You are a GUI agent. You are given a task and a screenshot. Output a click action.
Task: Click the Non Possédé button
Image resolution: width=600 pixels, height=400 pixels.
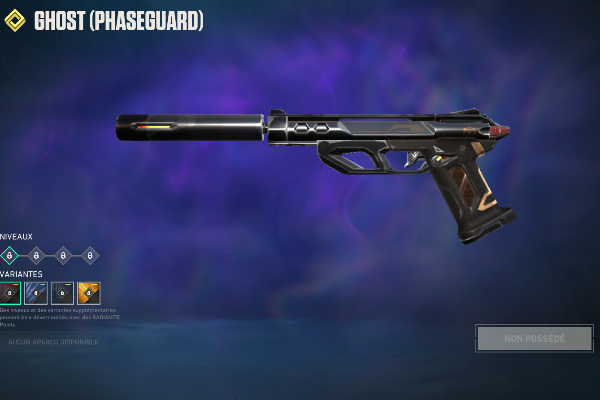tap(534, 338)
